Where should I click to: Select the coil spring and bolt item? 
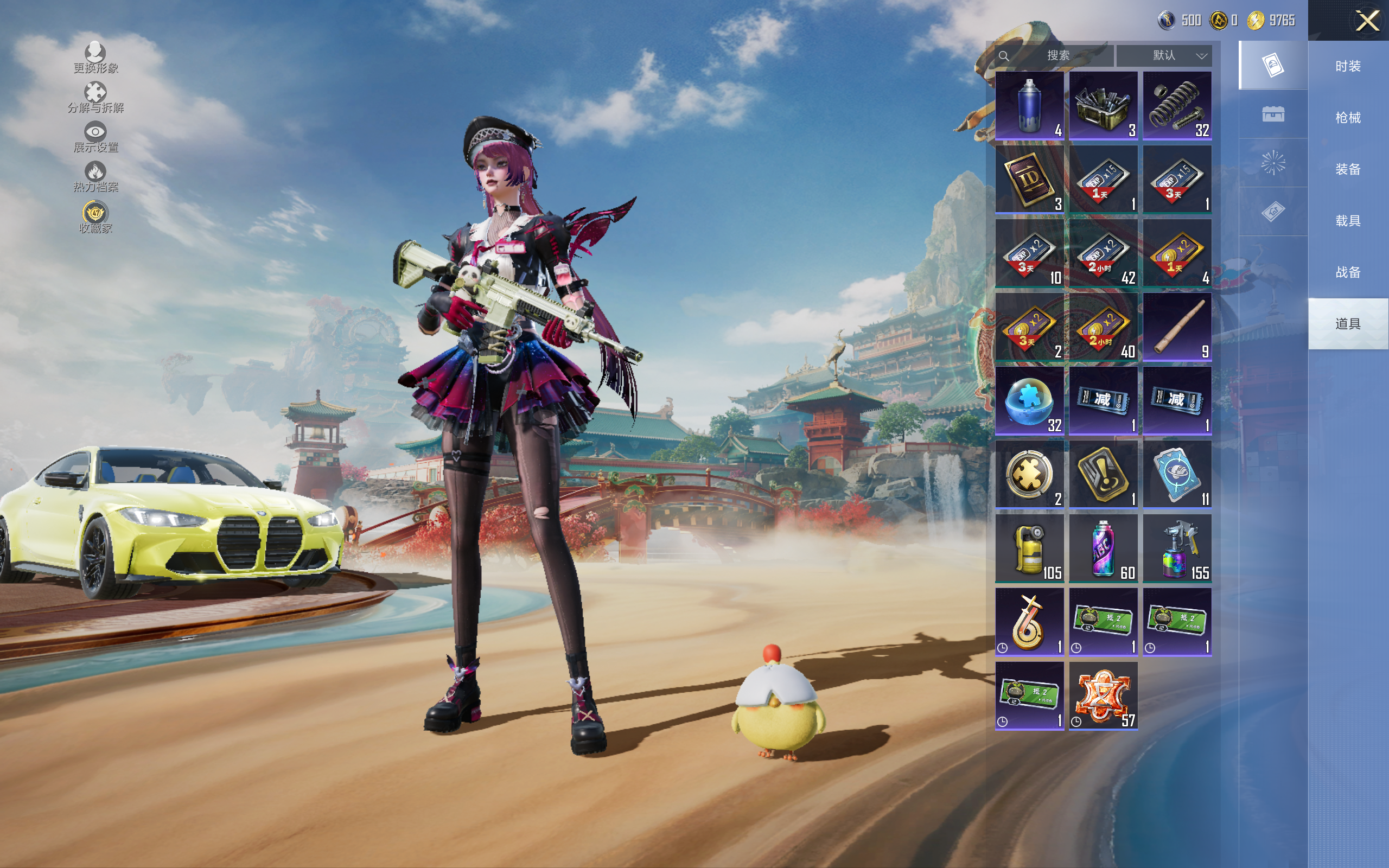tap(1177, 106)
